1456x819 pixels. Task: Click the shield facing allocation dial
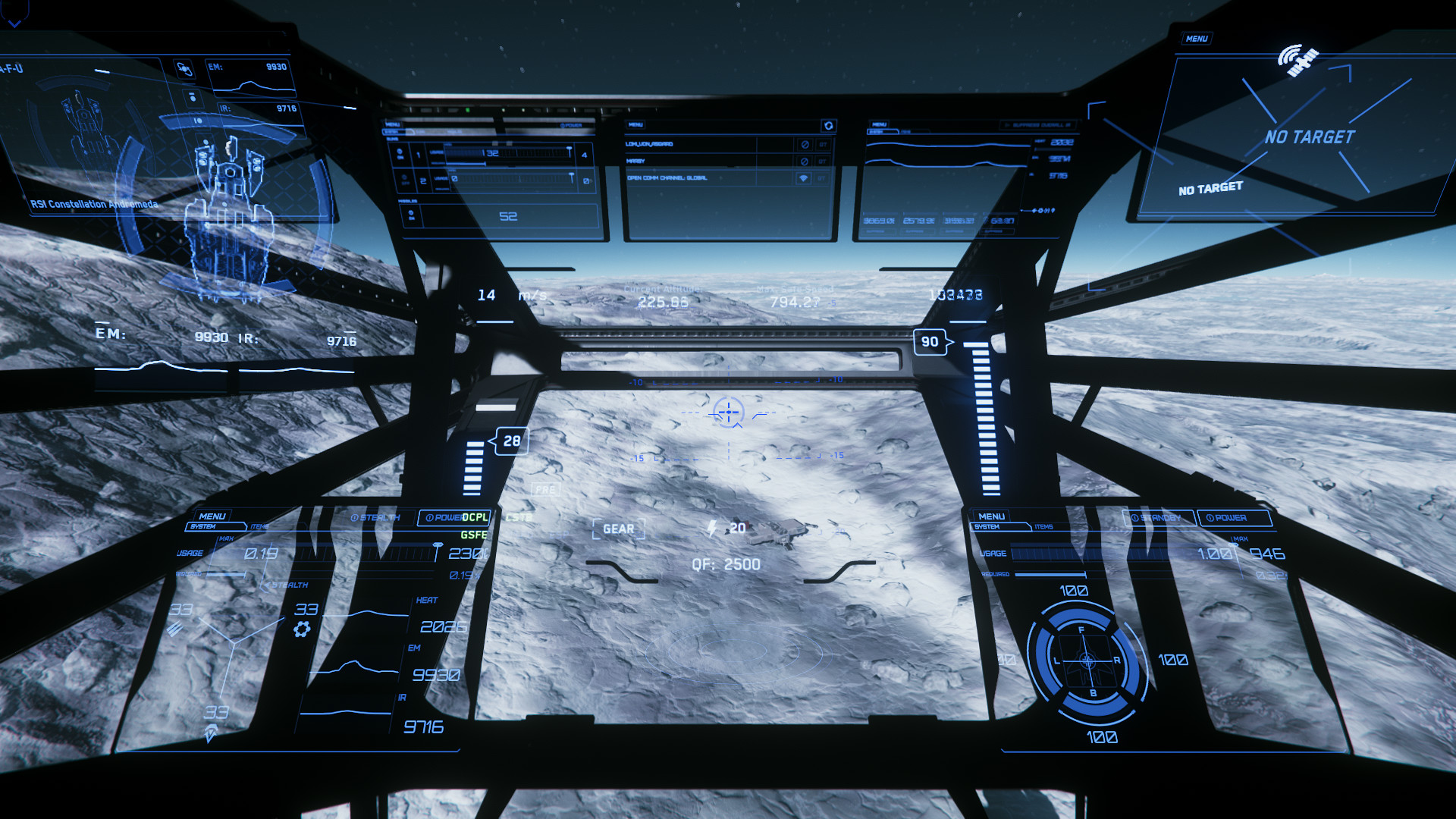1086,661
